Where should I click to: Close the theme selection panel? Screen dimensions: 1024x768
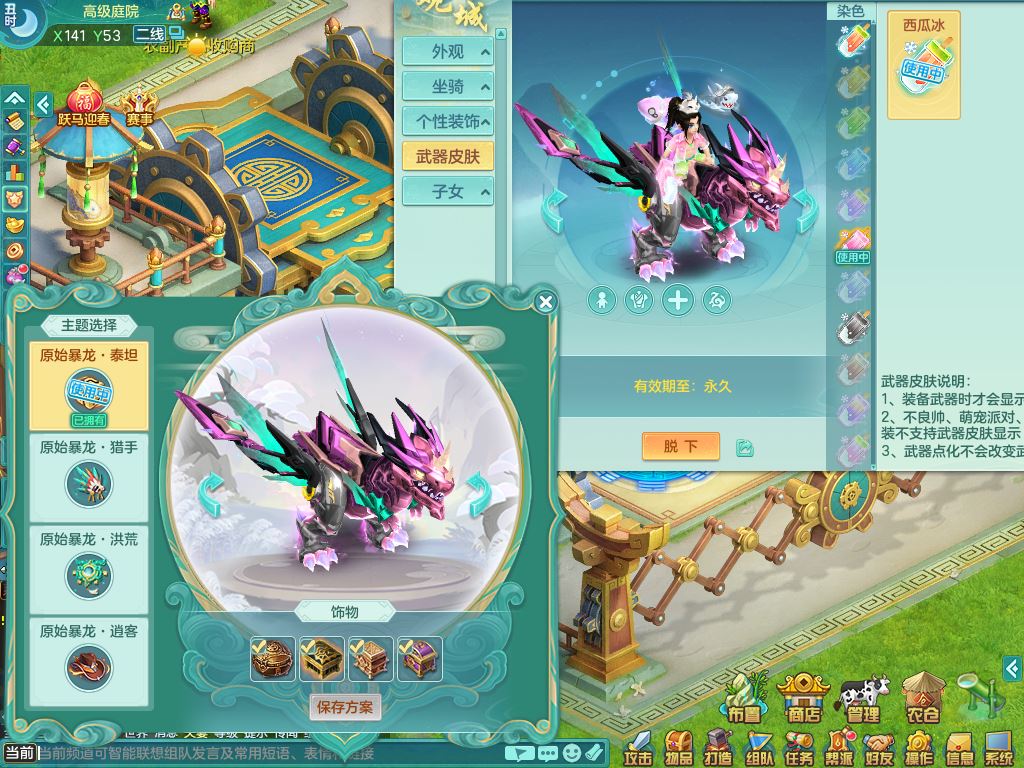coord(545,302)
